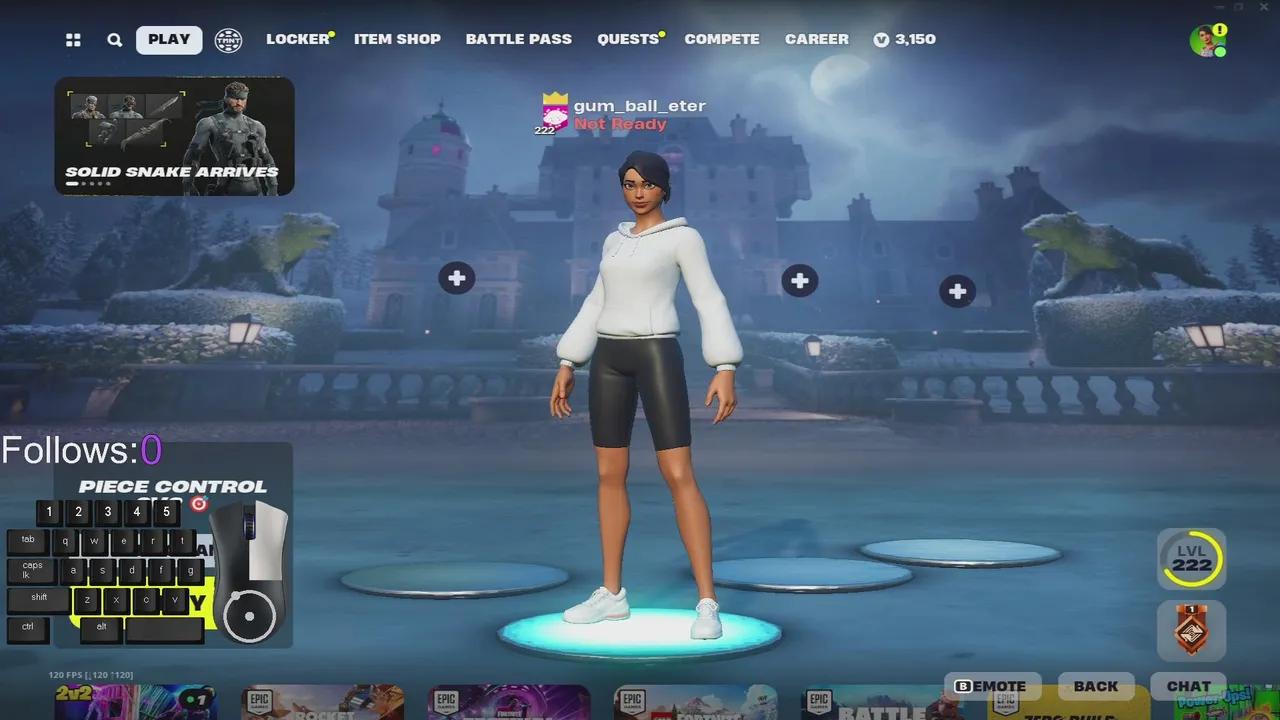Click the plus to invite a party member
Viewport: 1280px width, 720px height.
pos(457,278)
